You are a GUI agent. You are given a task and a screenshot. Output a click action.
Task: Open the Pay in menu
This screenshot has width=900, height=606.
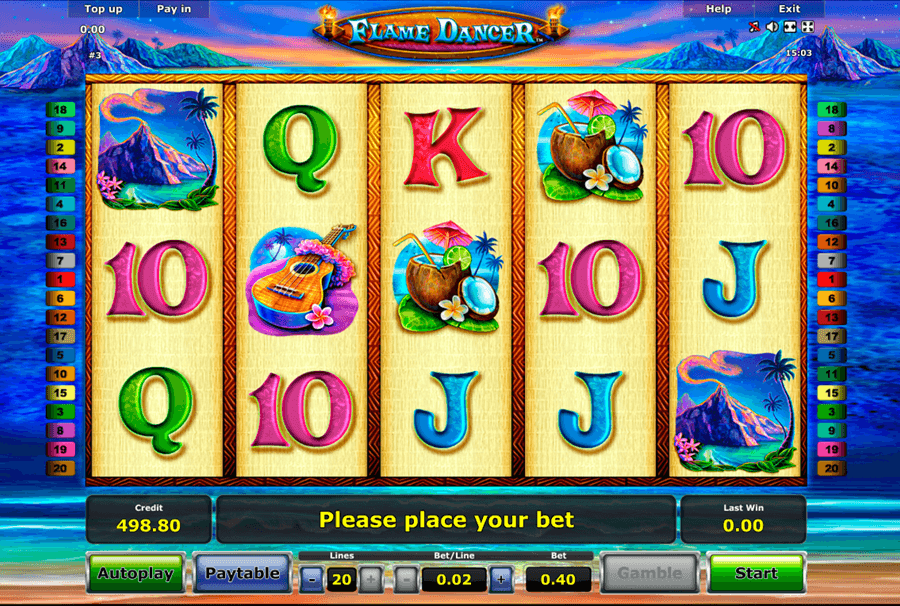175,9
